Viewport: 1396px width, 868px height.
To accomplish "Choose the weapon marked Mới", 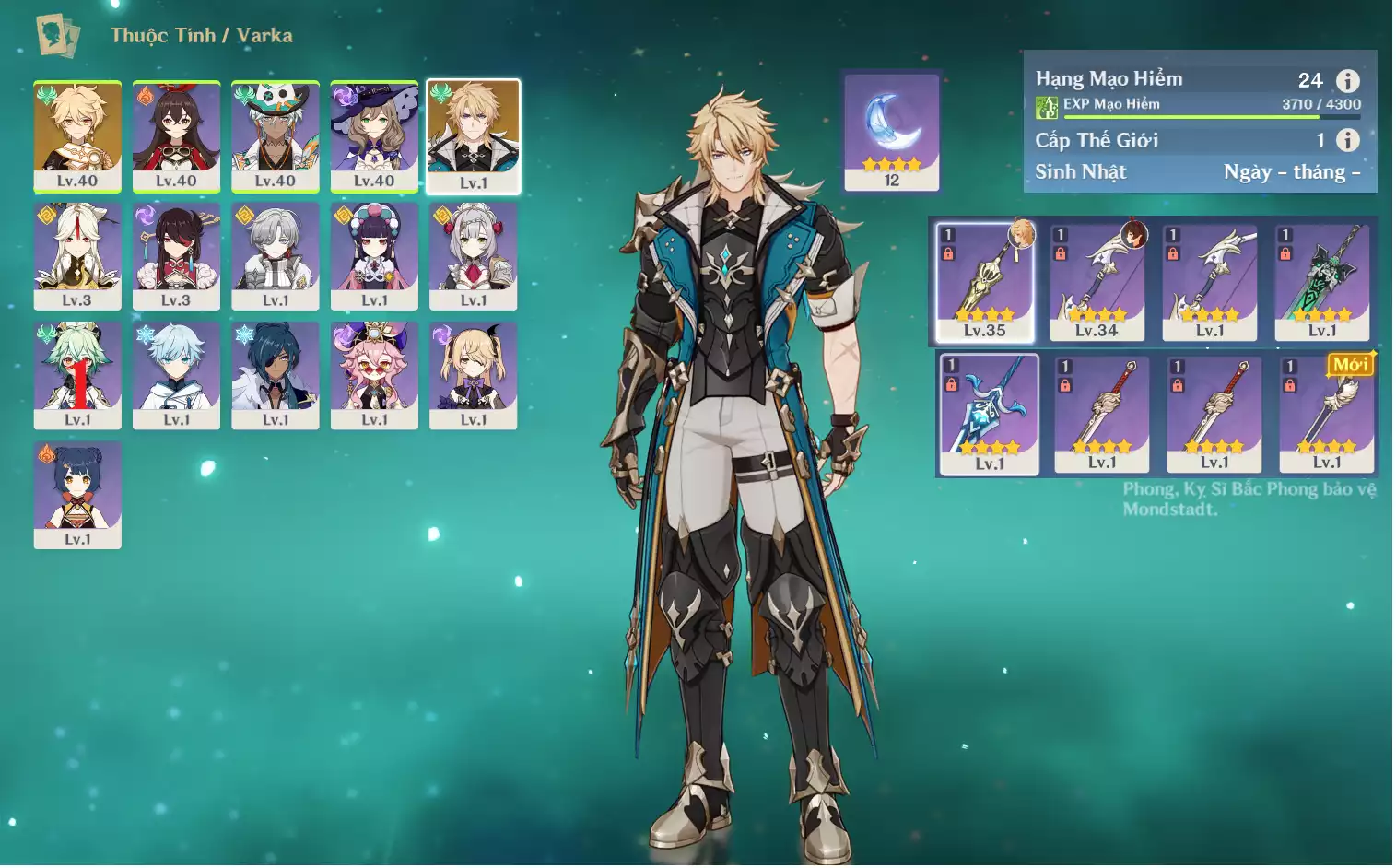I will pos(1327,414).
